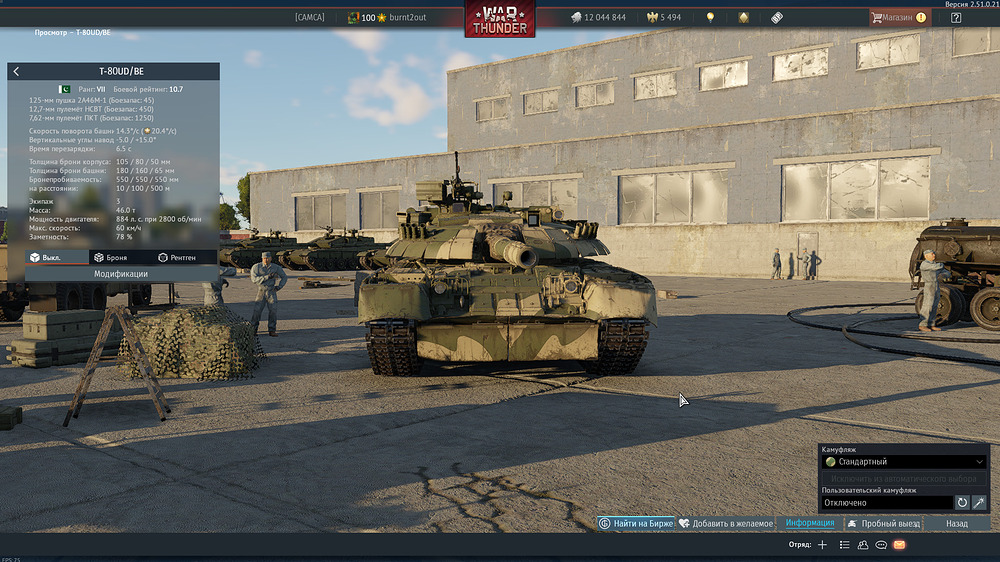Click the light bulb icon in top bar

click(710, 17)
